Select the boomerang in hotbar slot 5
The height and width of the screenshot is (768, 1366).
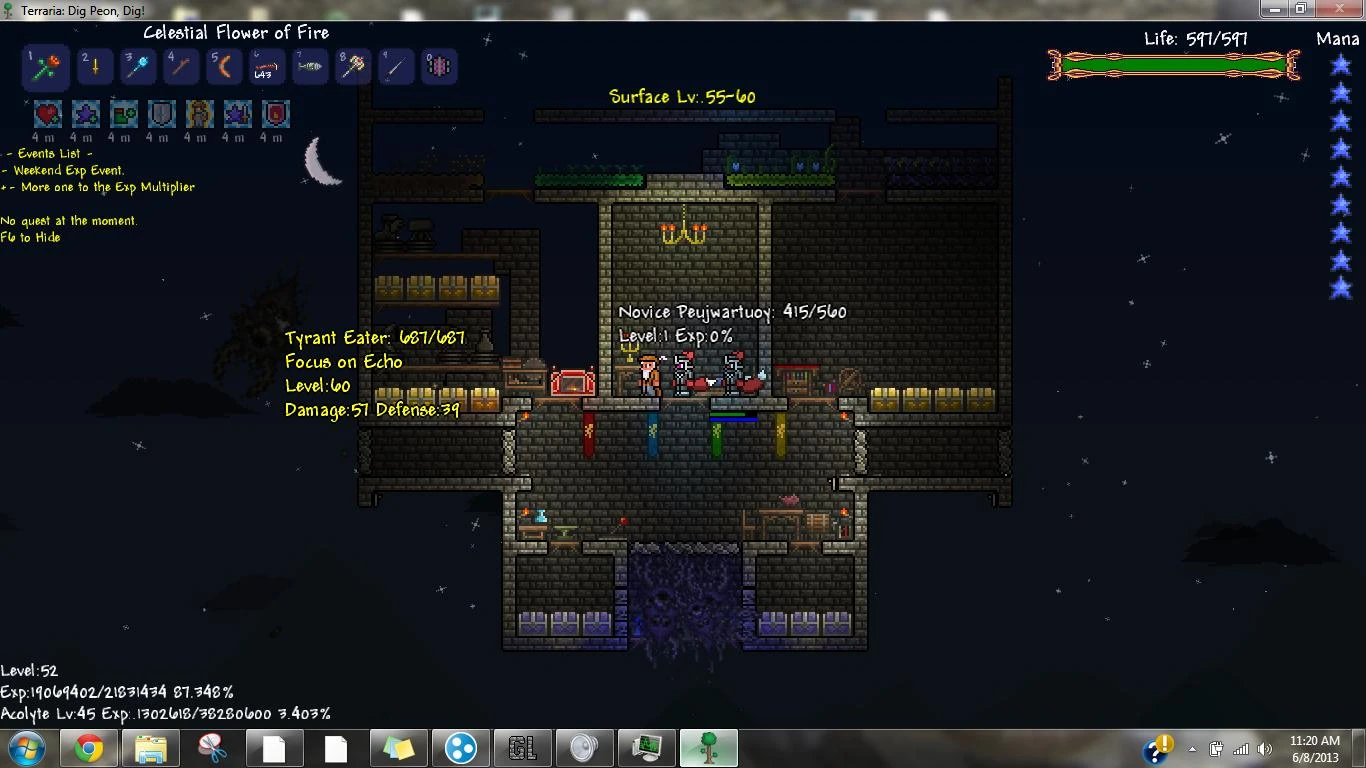coord(224,67)
